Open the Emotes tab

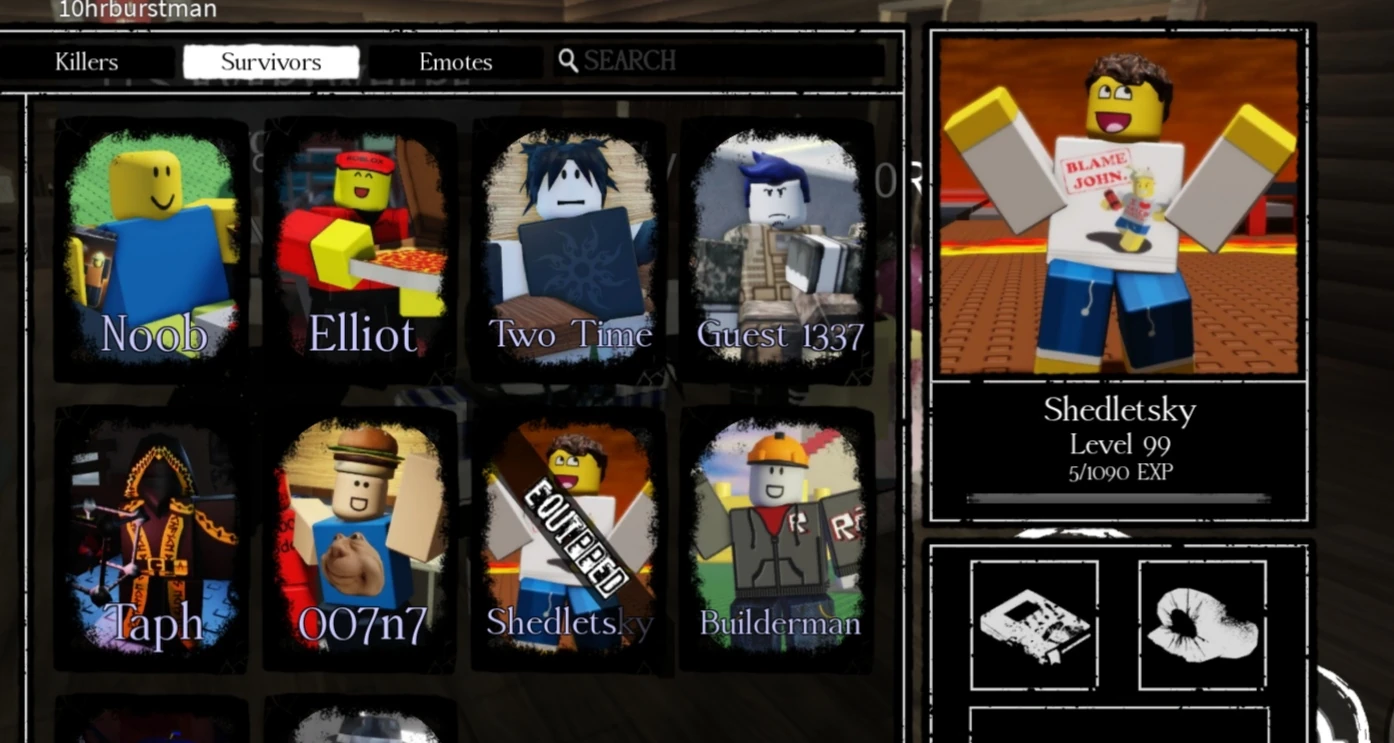click(x=456, y=61)
